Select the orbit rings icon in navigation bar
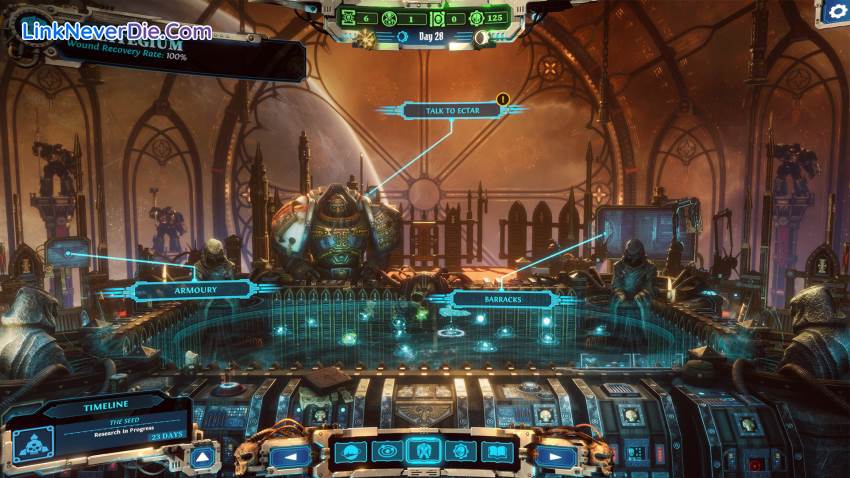Screen dimensions: 850x478 point(386,452)
